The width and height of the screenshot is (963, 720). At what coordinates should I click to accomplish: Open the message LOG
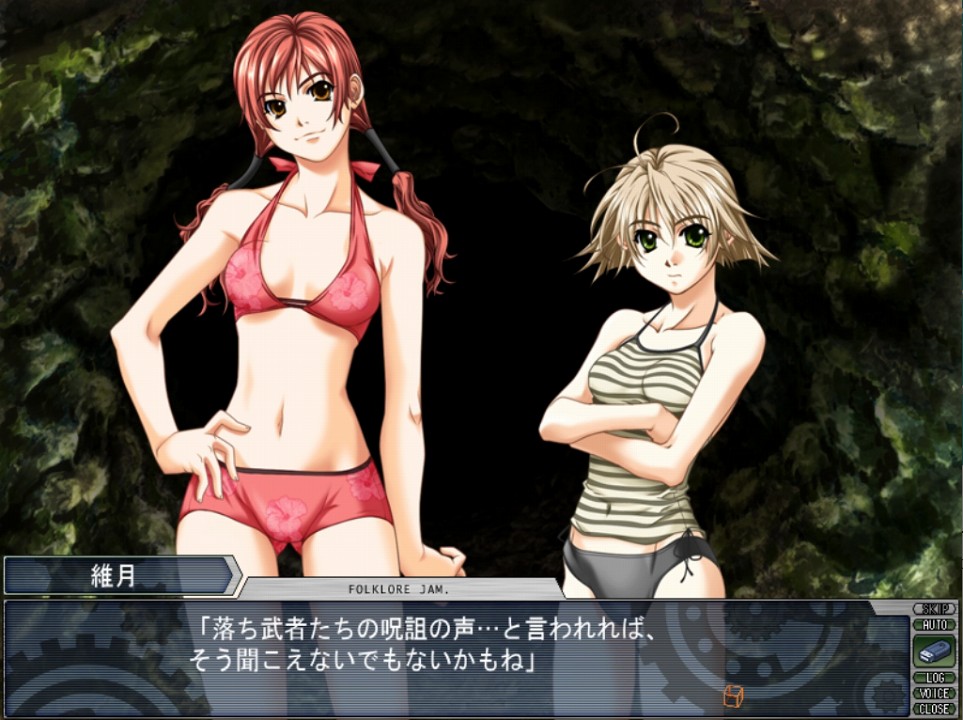(x=934, y=678)
